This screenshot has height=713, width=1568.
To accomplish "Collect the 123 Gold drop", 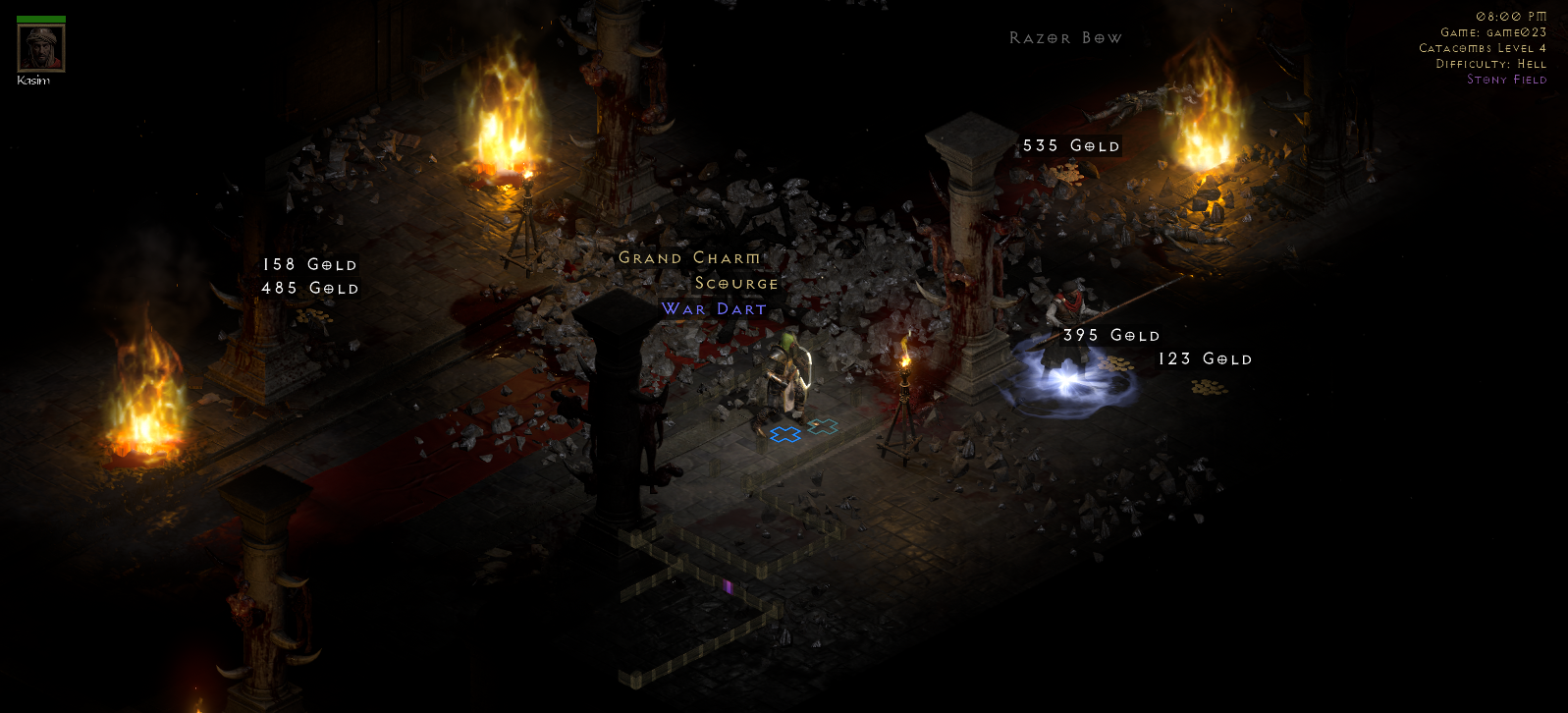I will [1204, 358].
